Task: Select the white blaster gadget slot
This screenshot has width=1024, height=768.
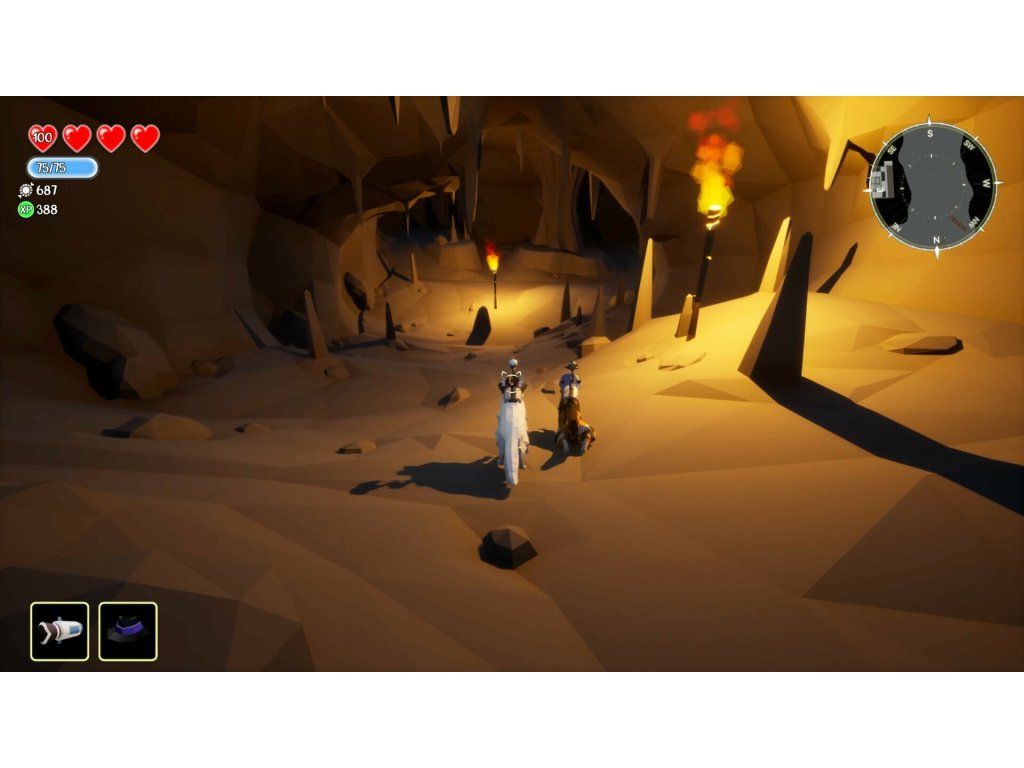Action: 60,631
